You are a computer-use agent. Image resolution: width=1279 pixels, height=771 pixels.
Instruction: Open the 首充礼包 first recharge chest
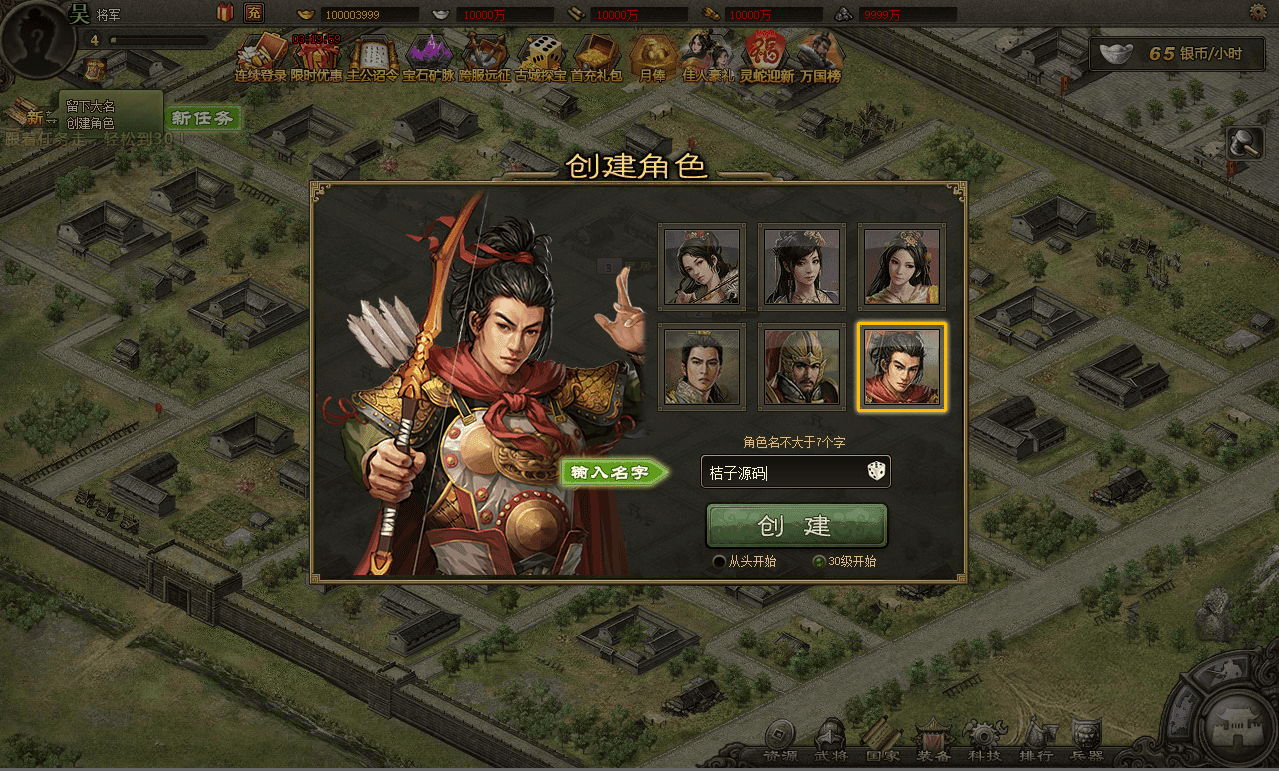[597, 57]
